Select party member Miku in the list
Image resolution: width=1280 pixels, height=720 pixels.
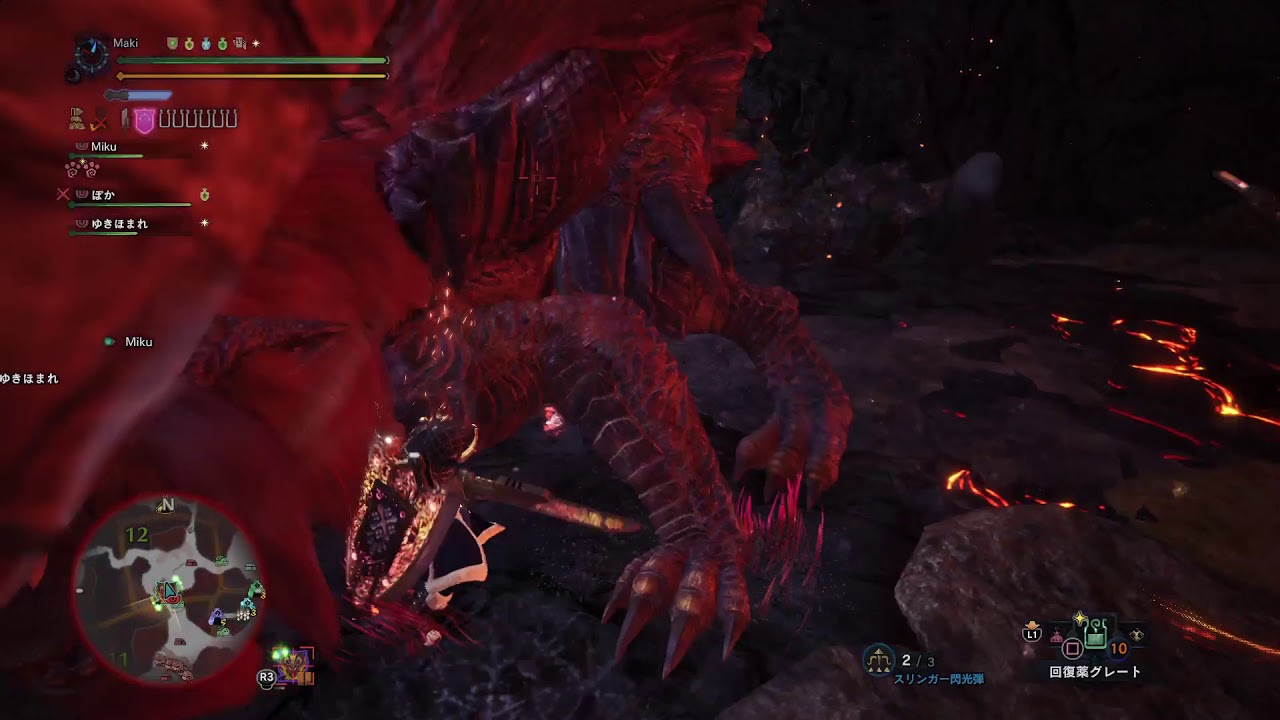(104, 147)
